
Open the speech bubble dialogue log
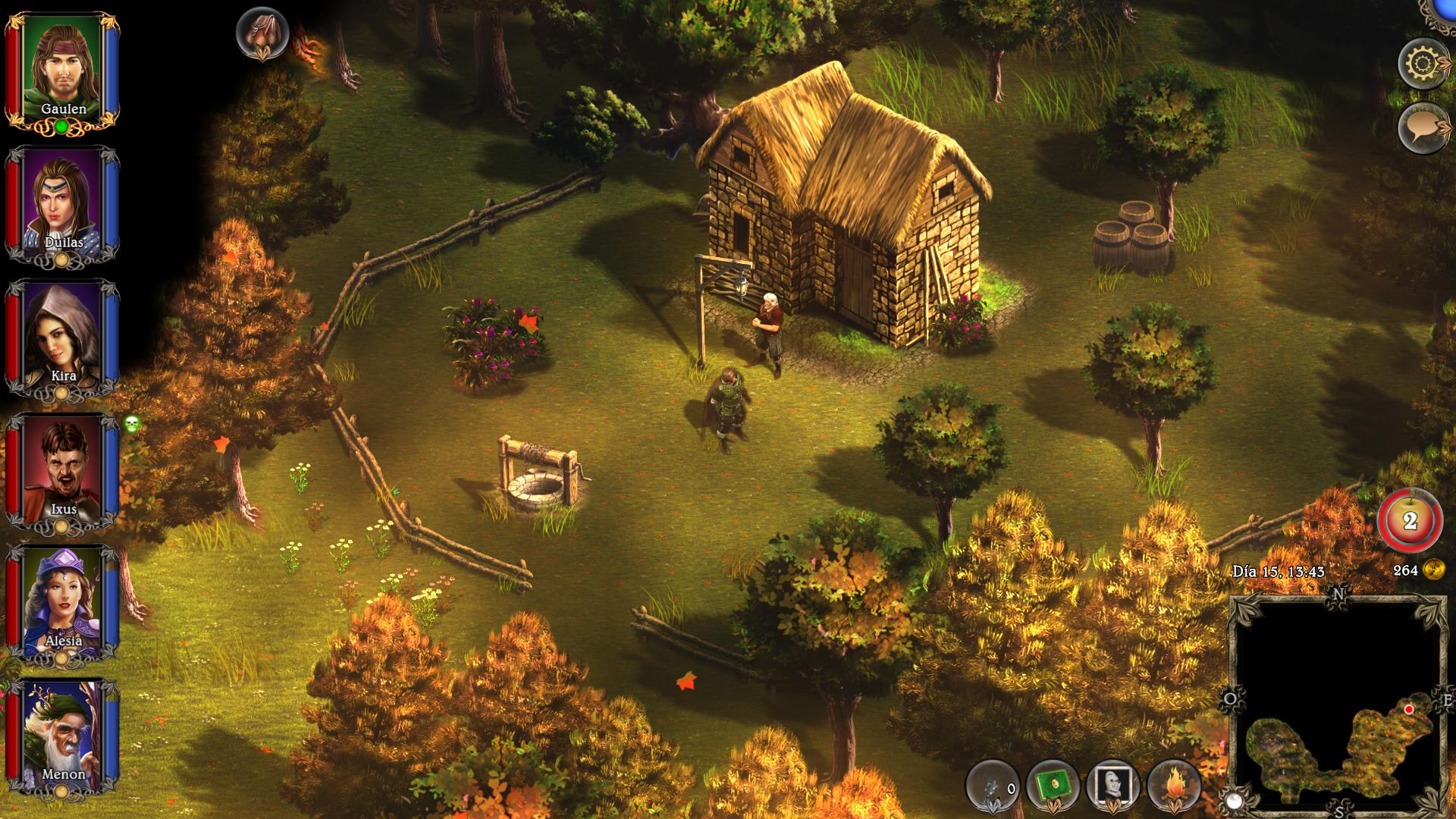[1423, 127]
